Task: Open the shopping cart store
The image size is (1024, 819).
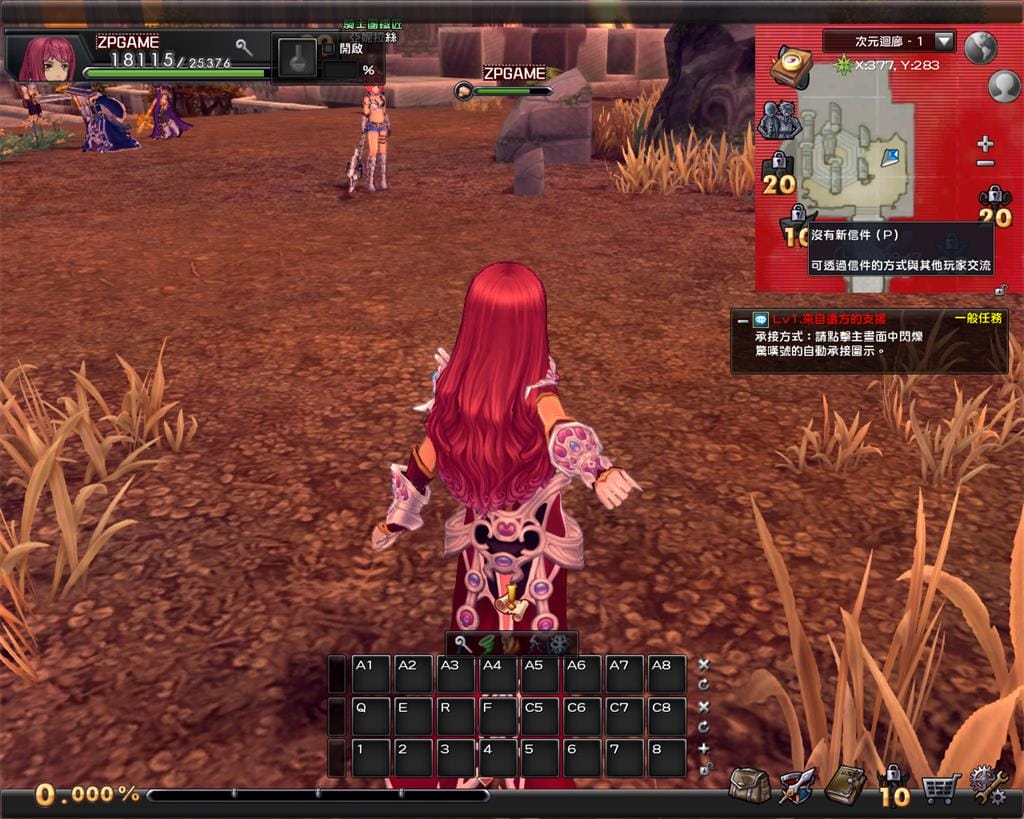Action: tap(941, 788)
